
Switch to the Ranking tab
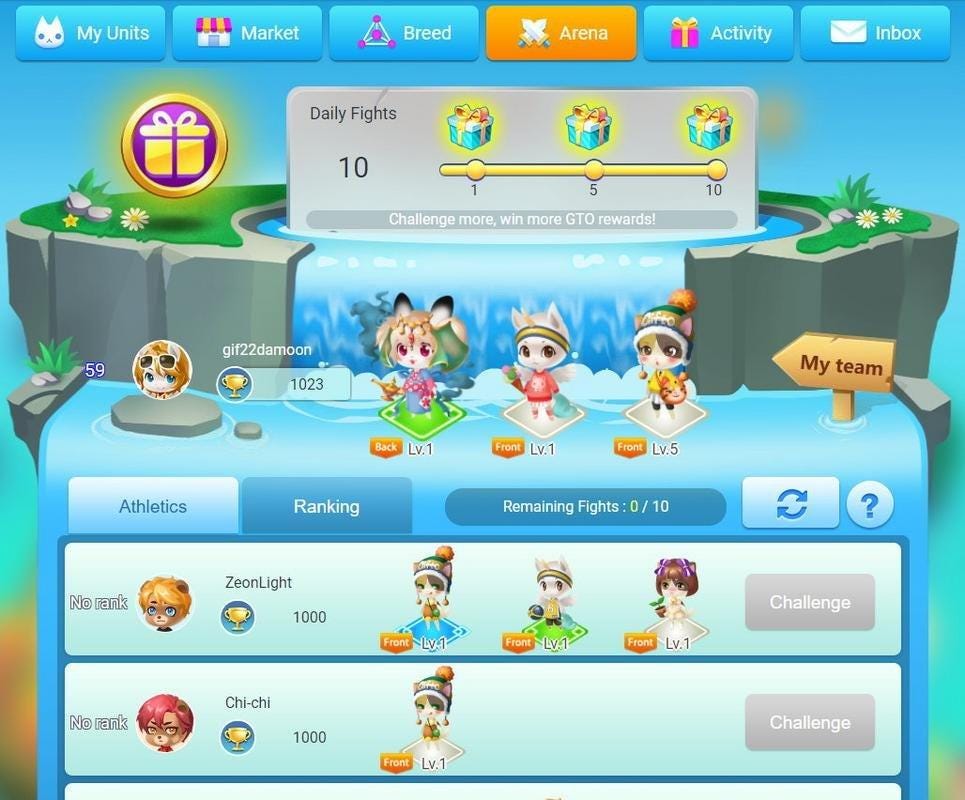tap(326, 506)
